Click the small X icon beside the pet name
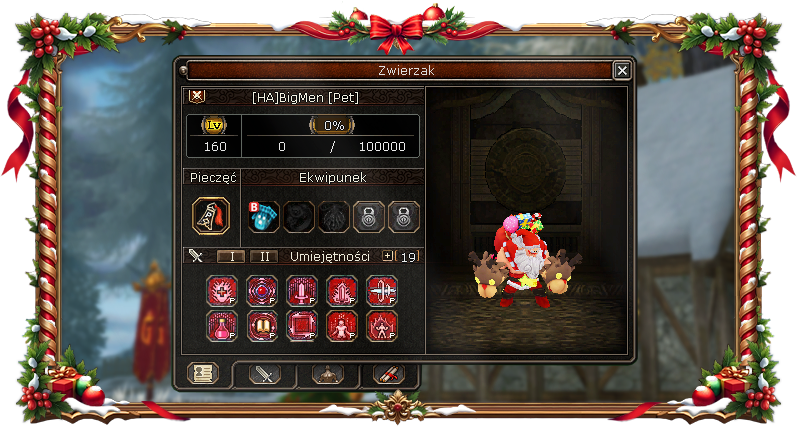This screenshot has height=433, width=797. coord(196,96)
